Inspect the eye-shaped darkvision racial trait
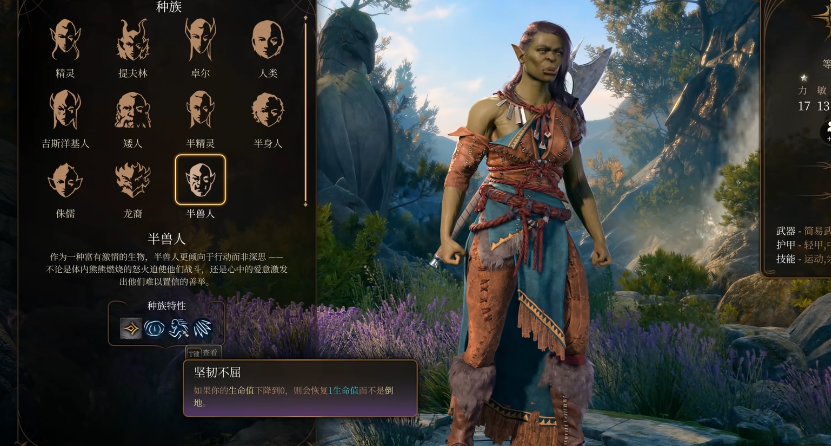 155,327
